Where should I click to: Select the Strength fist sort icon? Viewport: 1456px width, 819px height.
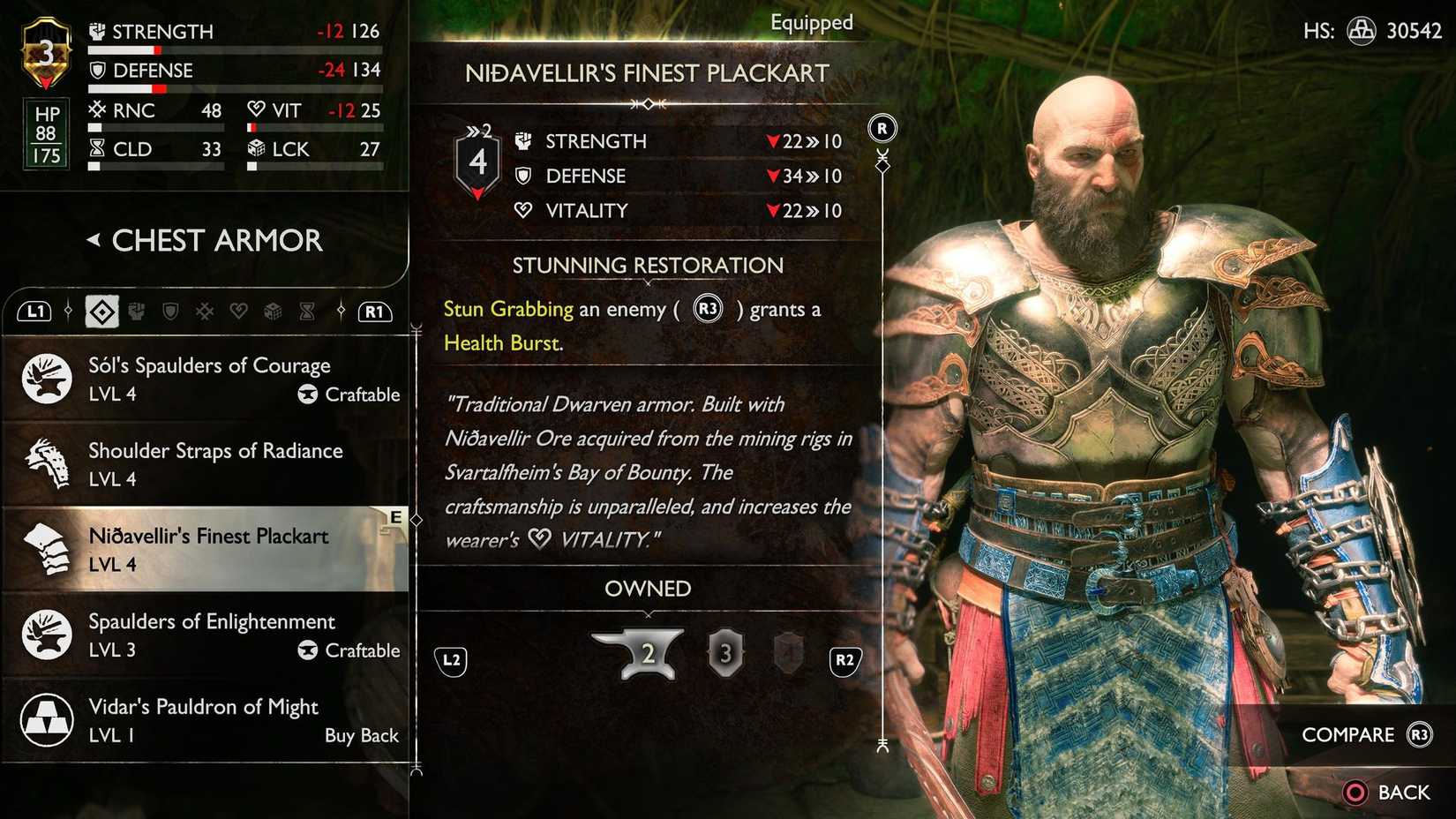(x=136, y=311)
